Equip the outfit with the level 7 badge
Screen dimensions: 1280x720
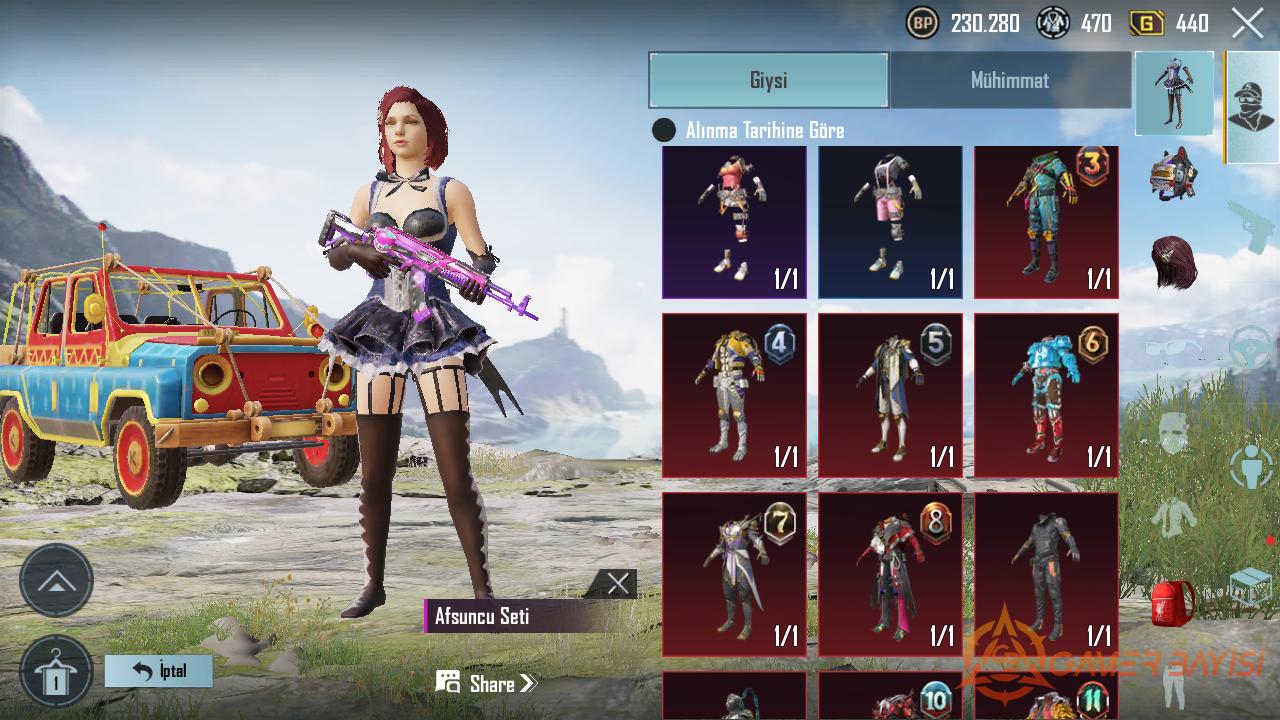[x=734, y=574]
